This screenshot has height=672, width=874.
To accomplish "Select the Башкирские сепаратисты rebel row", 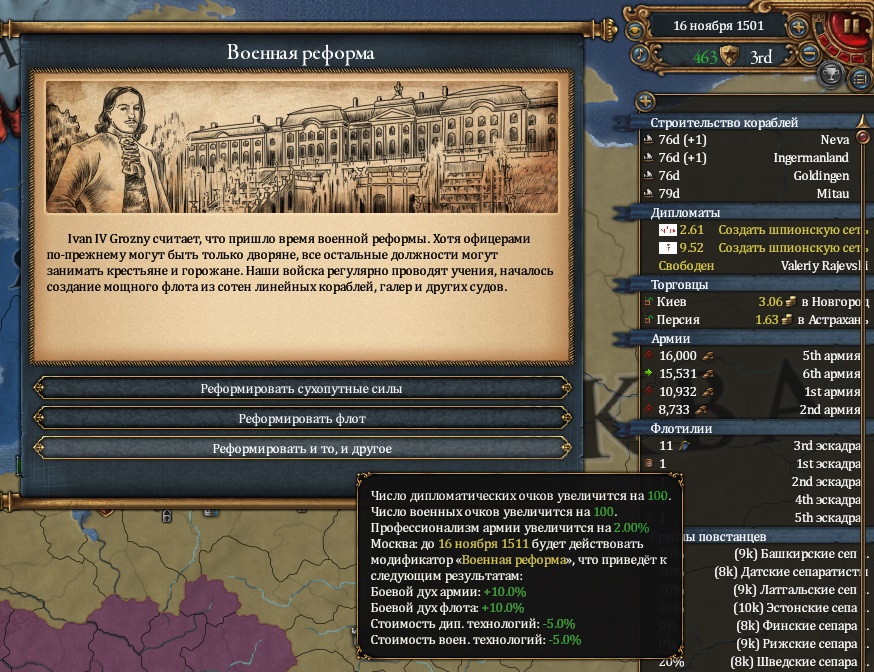I will (790, 553).
